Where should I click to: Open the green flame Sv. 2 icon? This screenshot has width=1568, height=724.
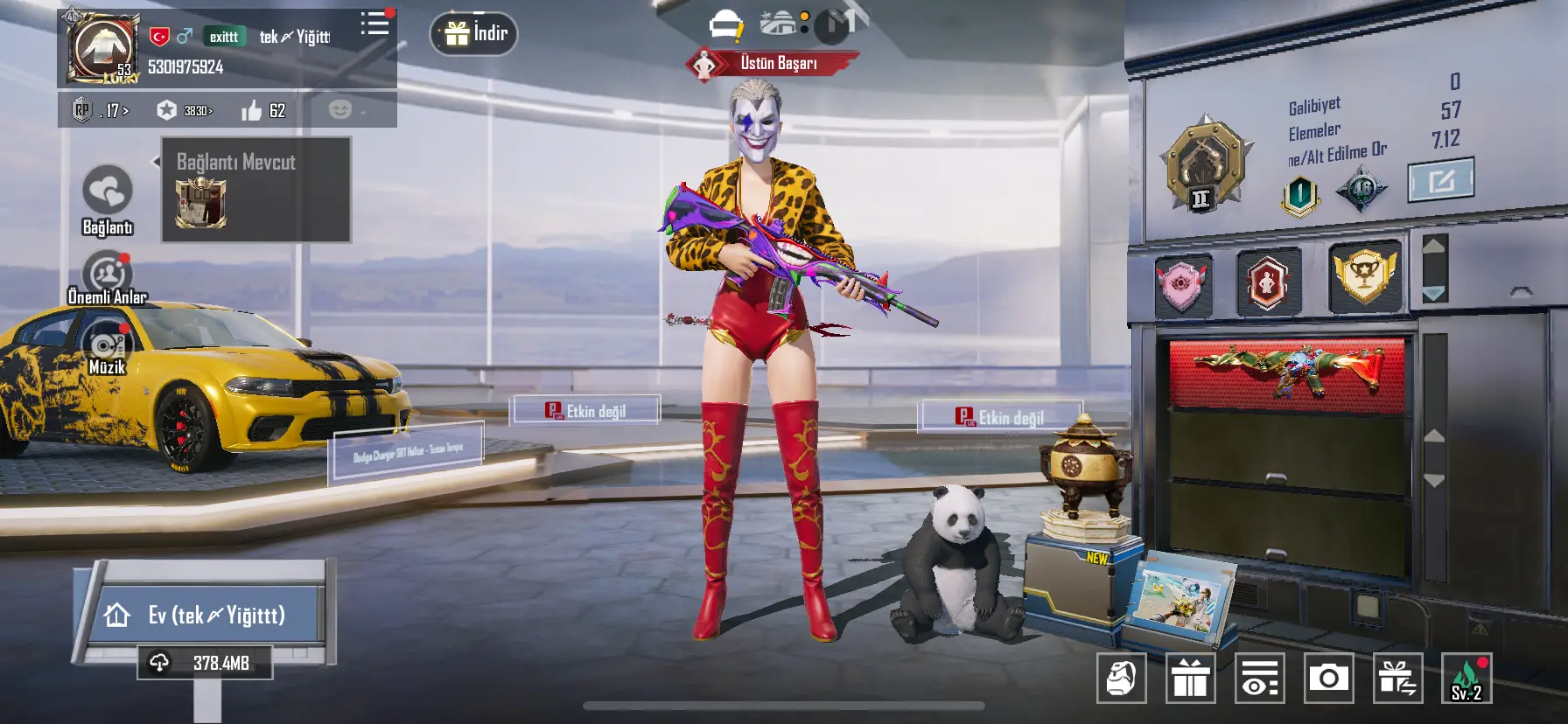pyautogui.click(x=1466, y=679)
